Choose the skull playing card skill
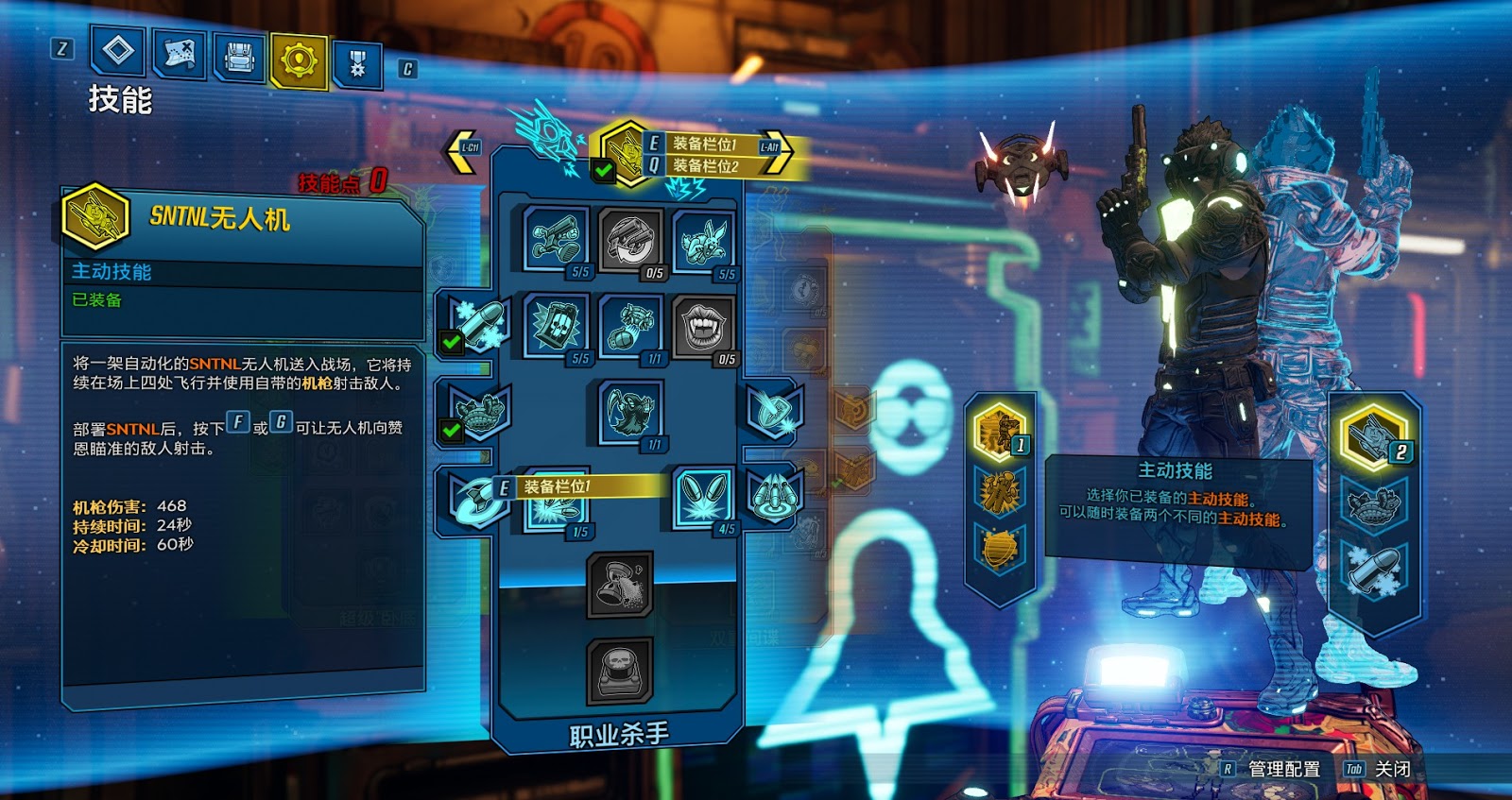The width and height of the screenshot is (1512, 800). (x=557, y=325)
